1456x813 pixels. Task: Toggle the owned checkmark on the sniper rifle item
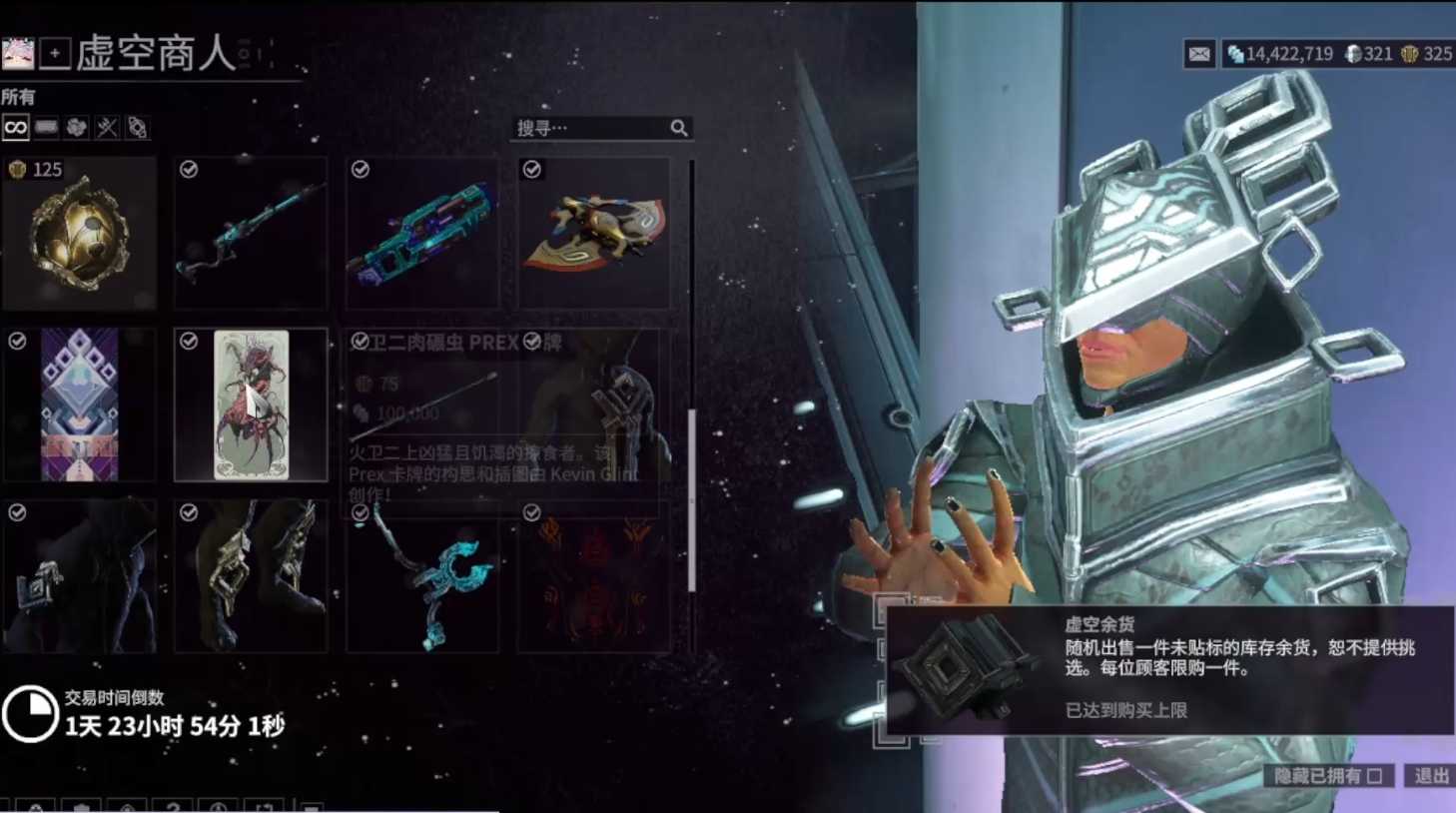click(x=187, y=169)
